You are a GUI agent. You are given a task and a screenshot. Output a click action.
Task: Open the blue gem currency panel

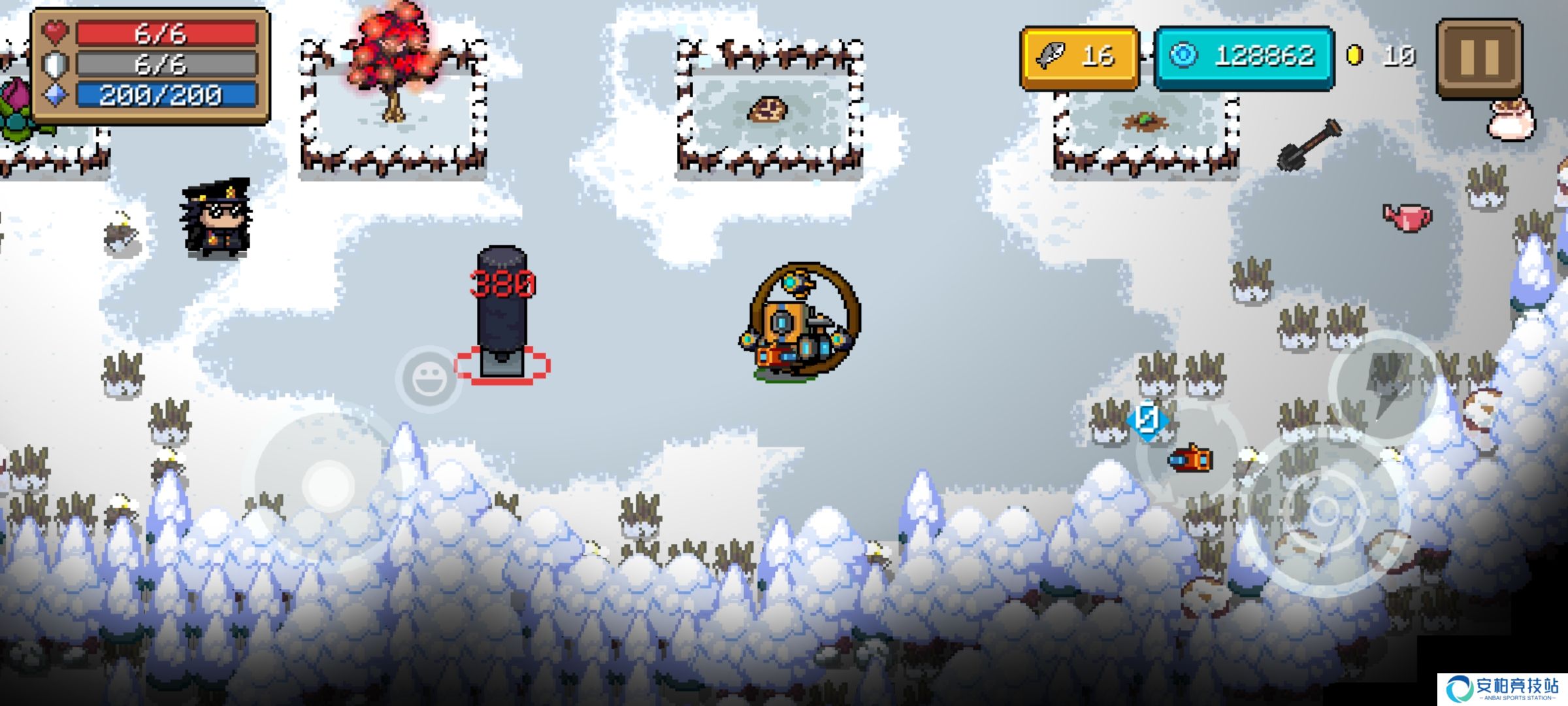[1244, 57]
